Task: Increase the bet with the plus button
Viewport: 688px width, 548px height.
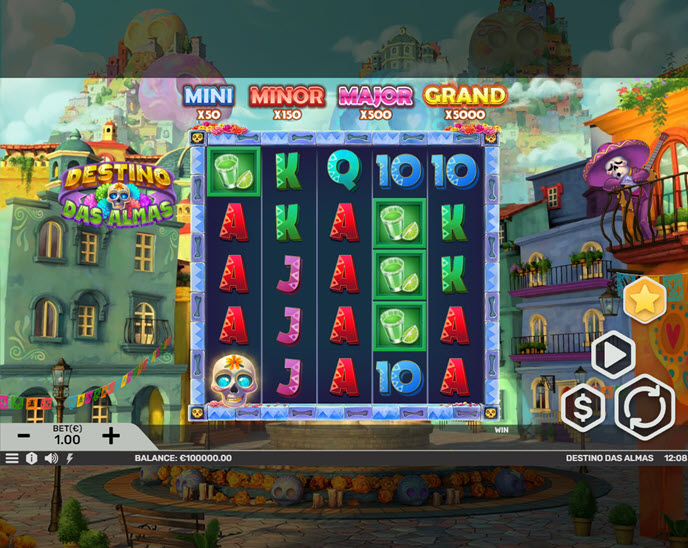Action: (111, 436)
